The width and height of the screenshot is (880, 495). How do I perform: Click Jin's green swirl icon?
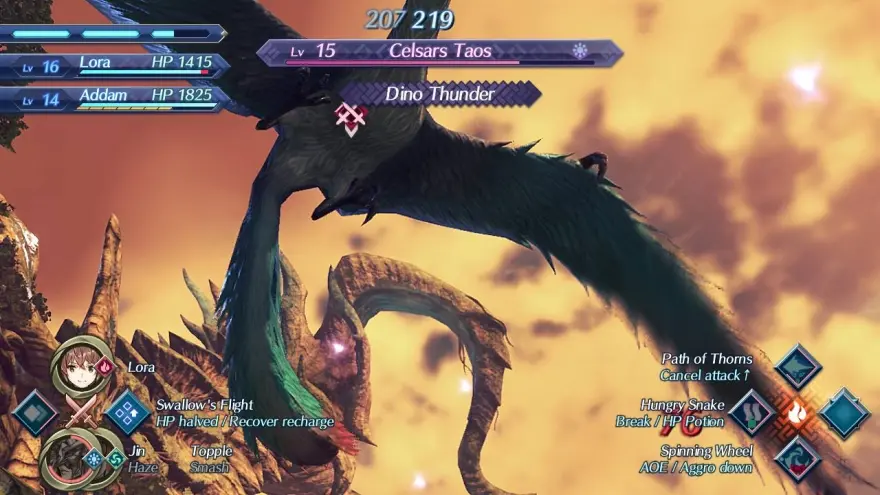click(116, 459)
